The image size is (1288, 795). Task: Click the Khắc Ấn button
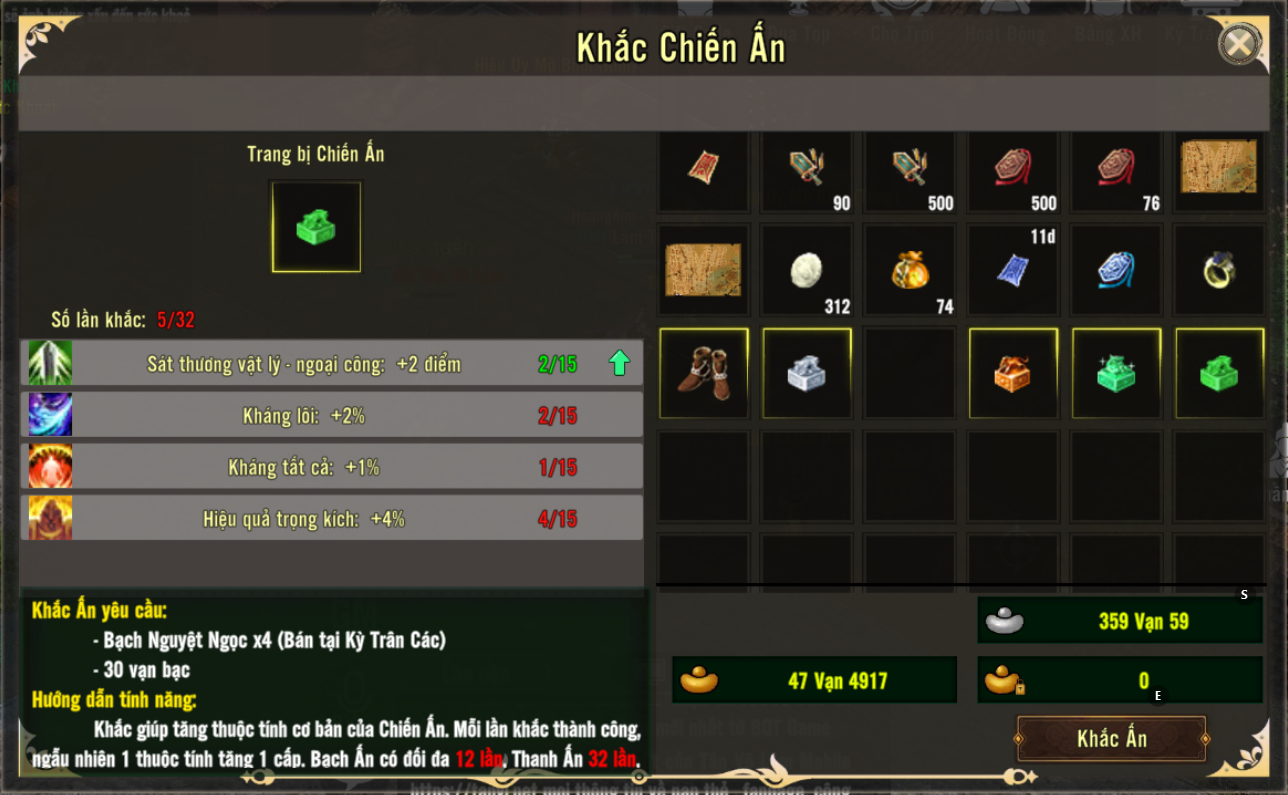point(1111,739)
